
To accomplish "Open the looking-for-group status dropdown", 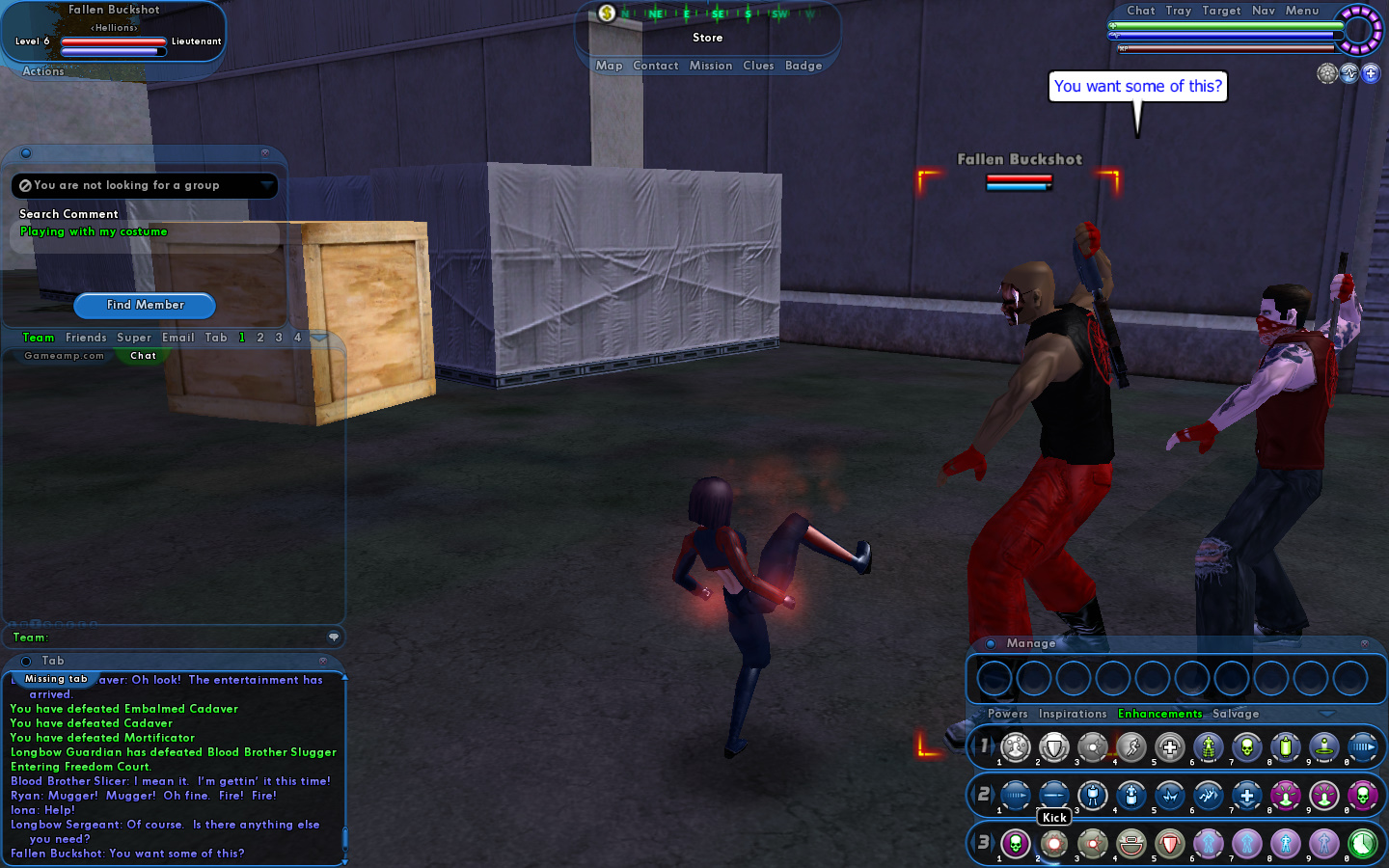I will 266,185.
